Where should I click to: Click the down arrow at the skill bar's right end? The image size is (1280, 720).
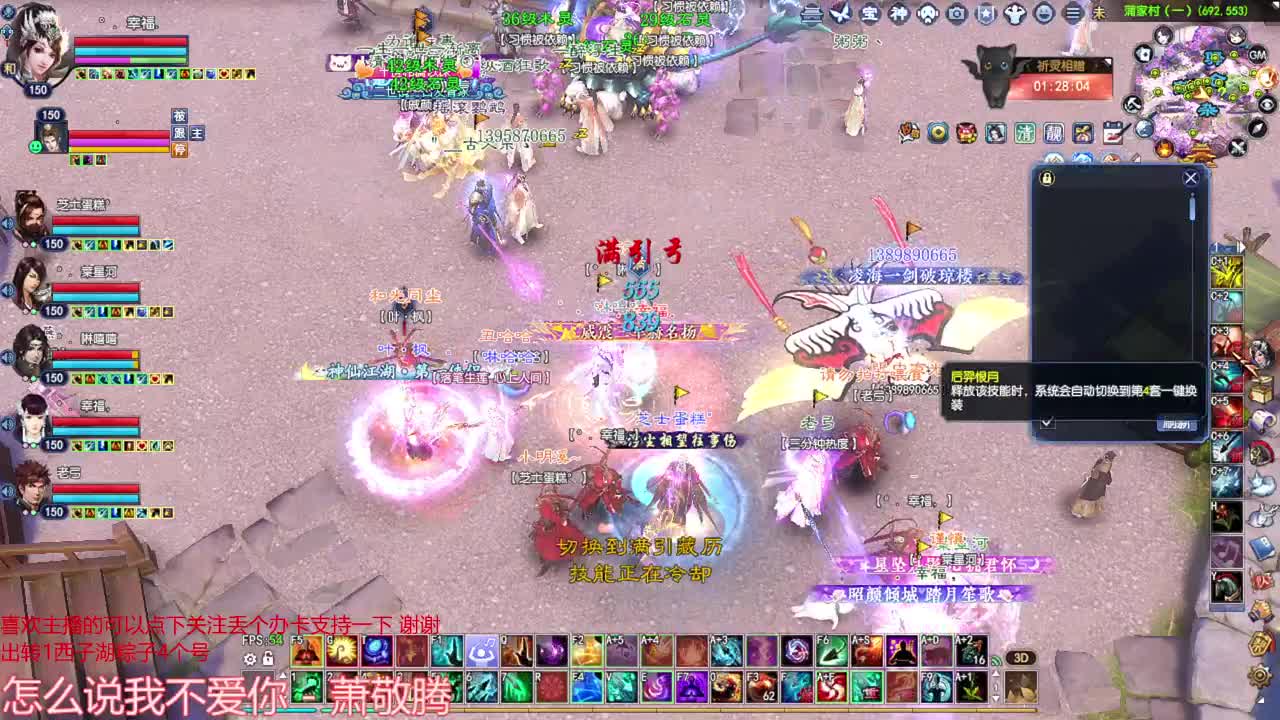(995, 698)
